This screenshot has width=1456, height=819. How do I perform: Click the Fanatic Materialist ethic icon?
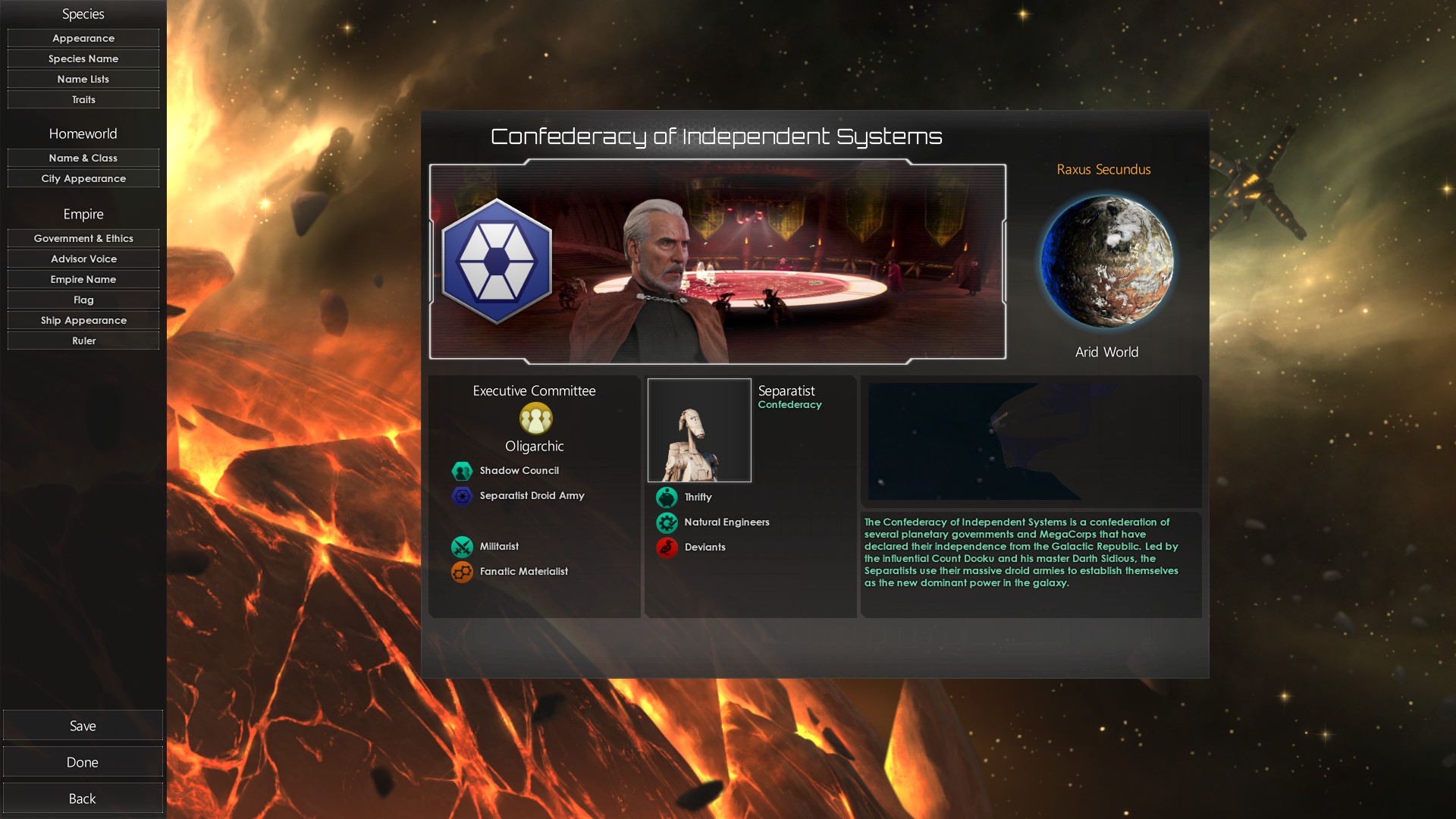pyautogui.click(x=462, y=572)
